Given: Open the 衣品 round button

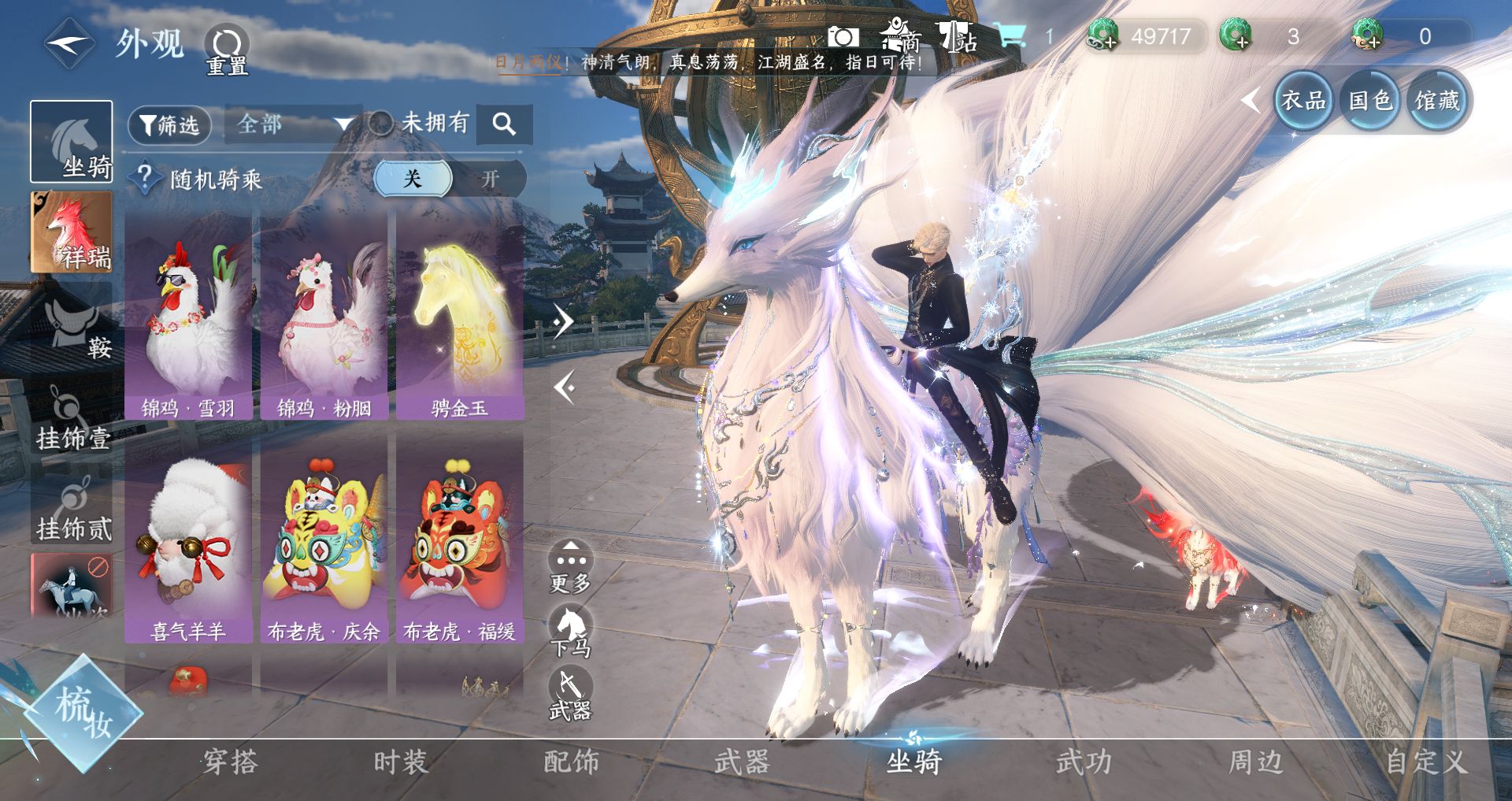Looking at the screenshot, I should (x=1303, y=101).
